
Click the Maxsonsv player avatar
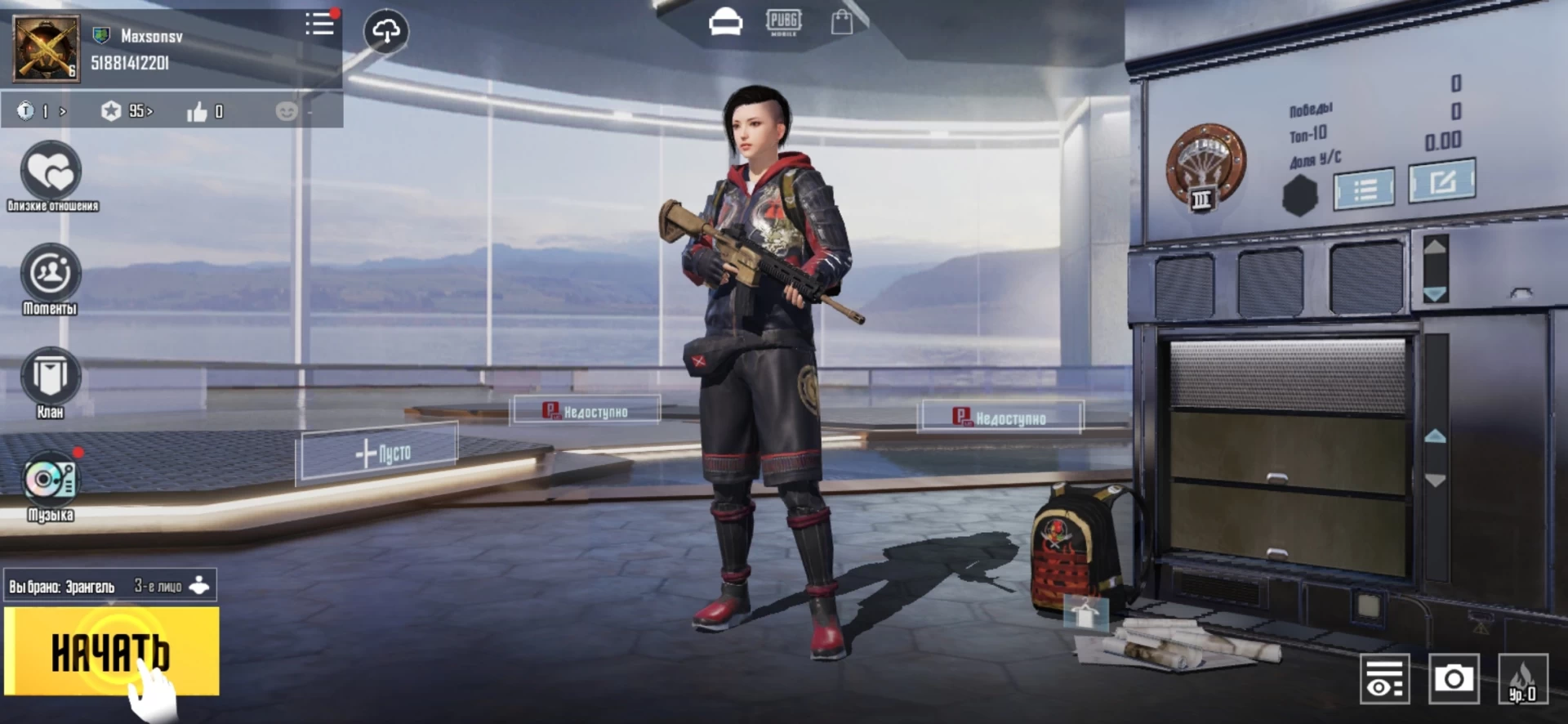(x=47, y=48)
